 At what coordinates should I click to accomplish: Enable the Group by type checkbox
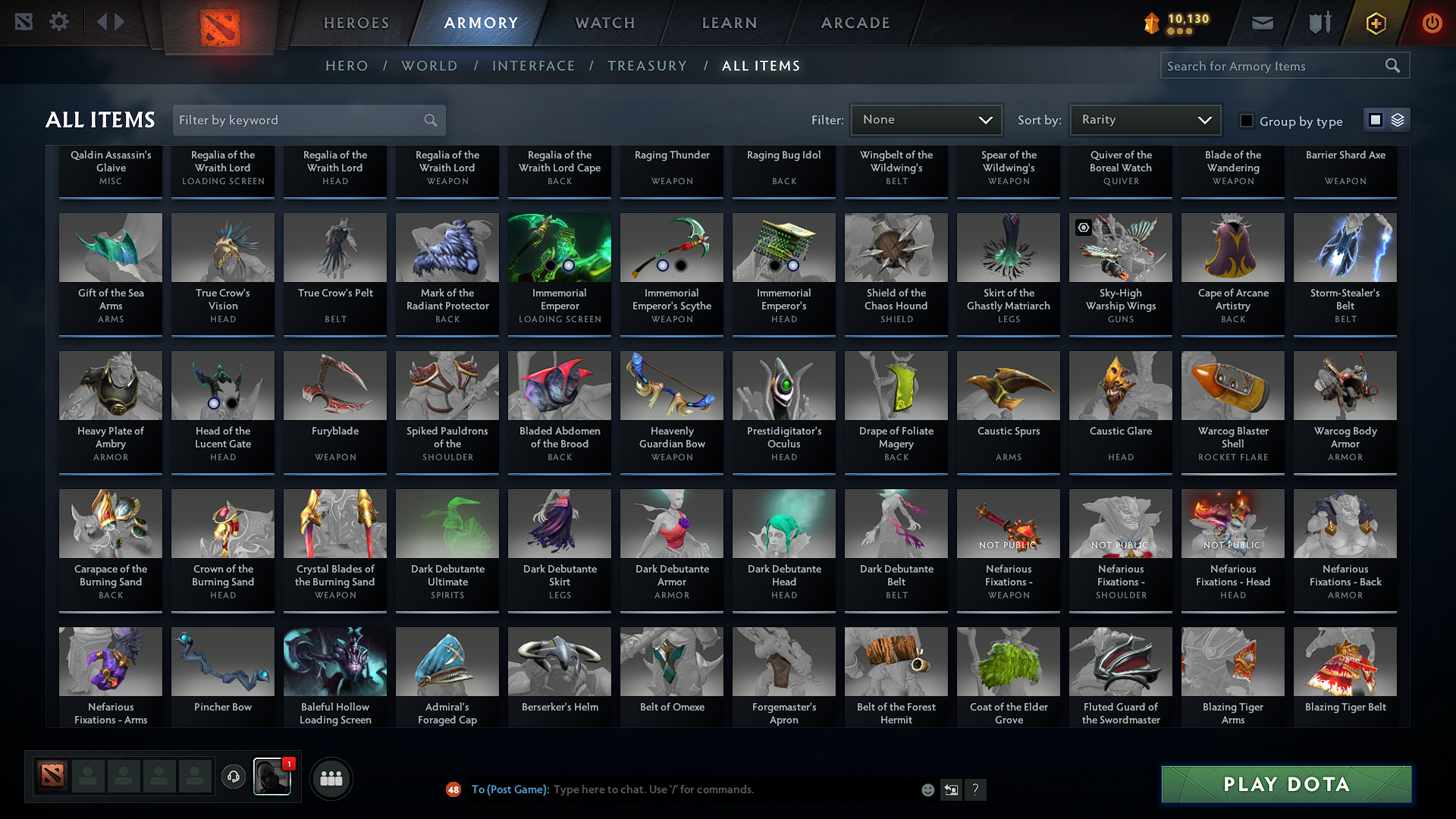1246,120
